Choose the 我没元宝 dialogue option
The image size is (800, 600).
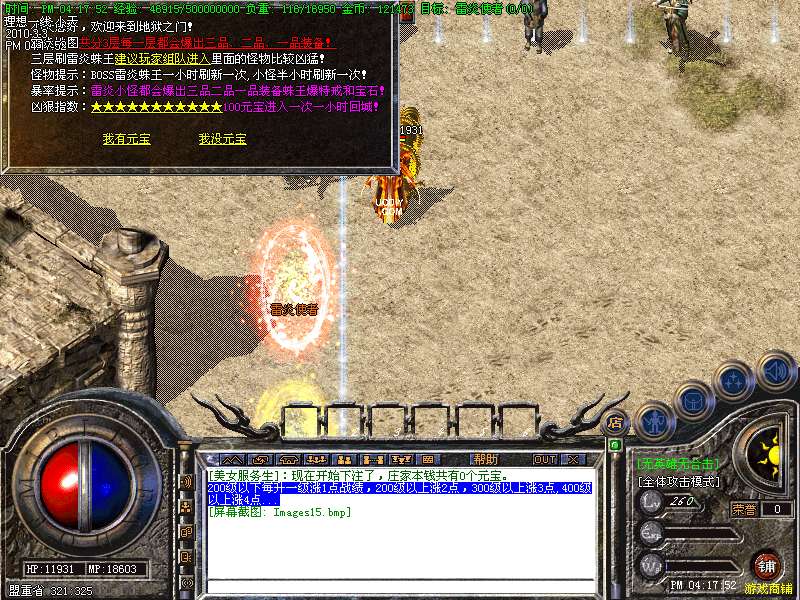(222, 139)
